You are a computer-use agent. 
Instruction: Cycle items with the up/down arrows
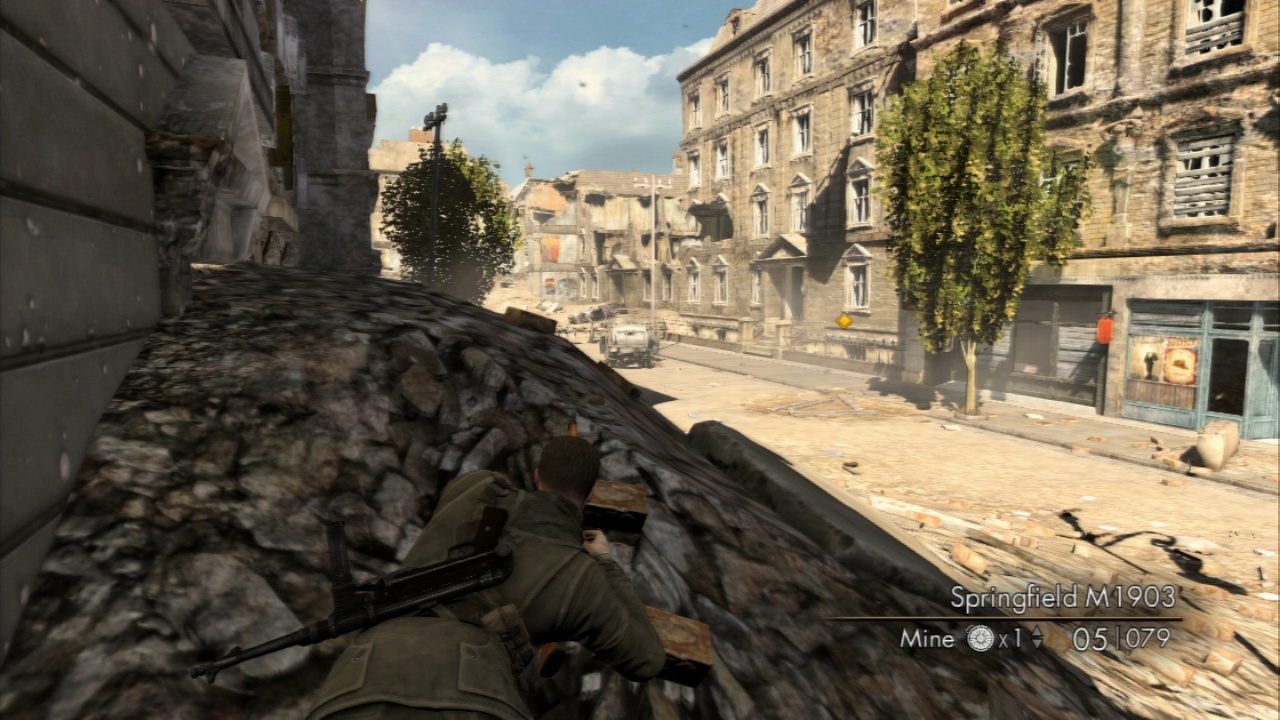click(x=1037, y=639)
